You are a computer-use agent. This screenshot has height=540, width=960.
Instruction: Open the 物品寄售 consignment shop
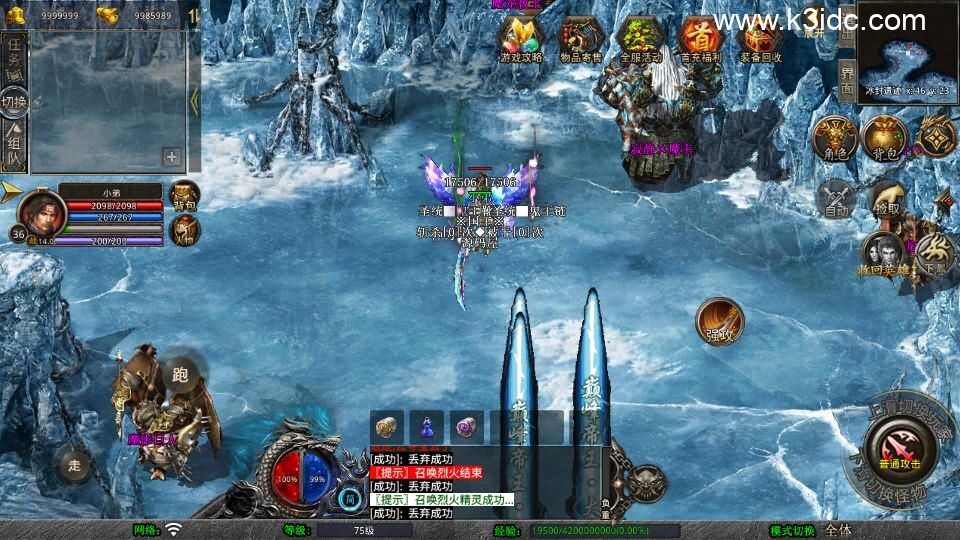581,40
